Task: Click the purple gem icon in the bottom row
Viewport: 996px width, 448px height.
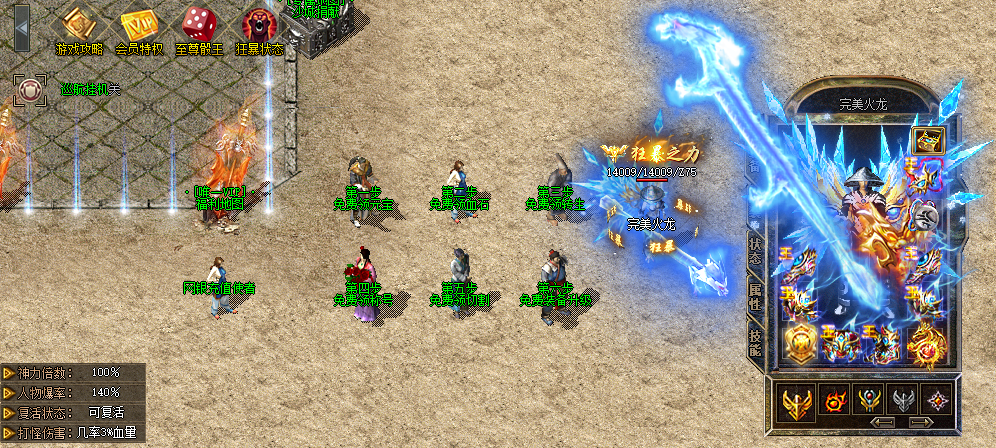Action: pos(938,402)
